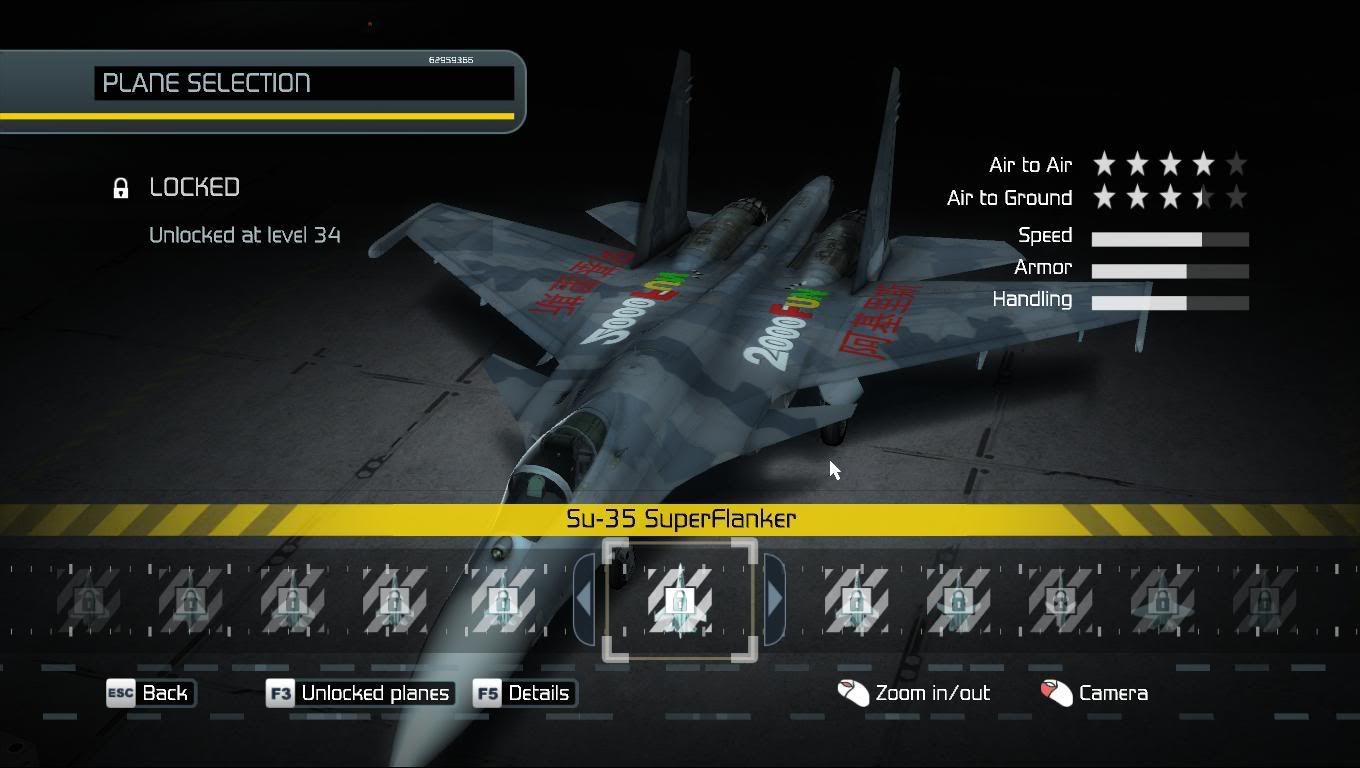The width and height of the screenshot is (1360, 768).
Task: Select the highlighted Su-35 SuperFlanker thumbnail
Action: tap(680, 600)
